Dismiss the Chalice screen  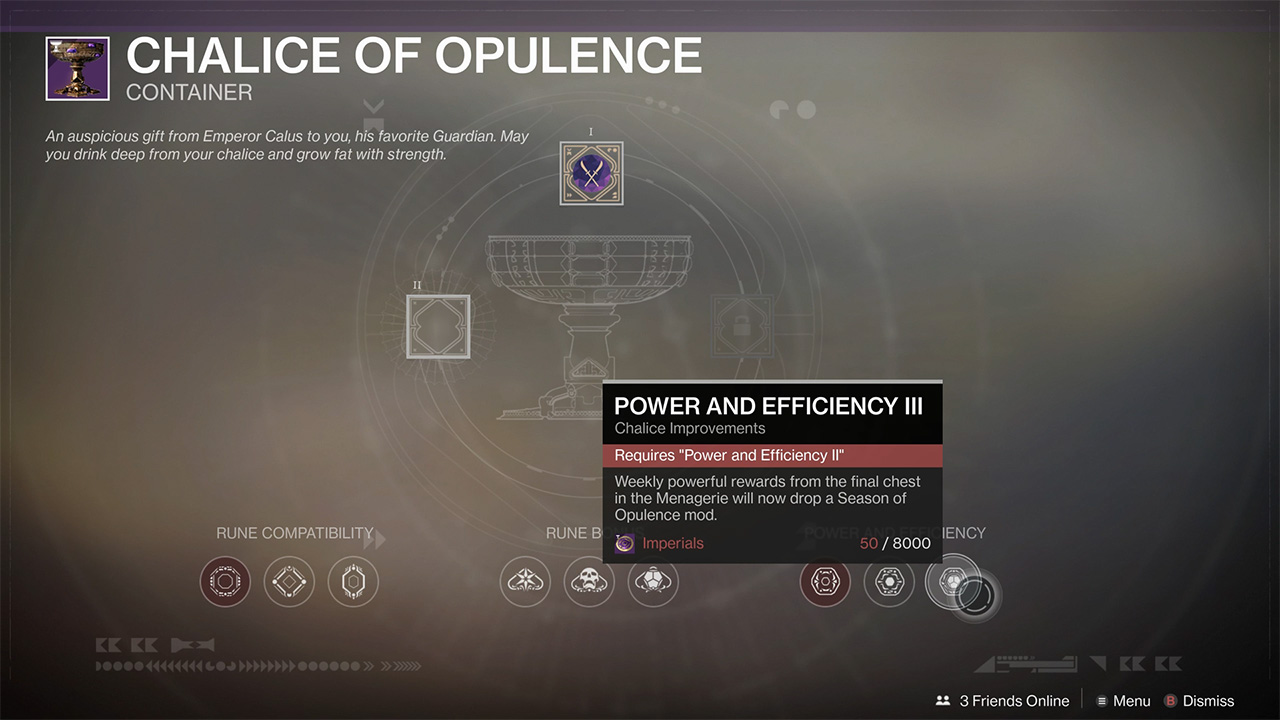pos(1210,700)
